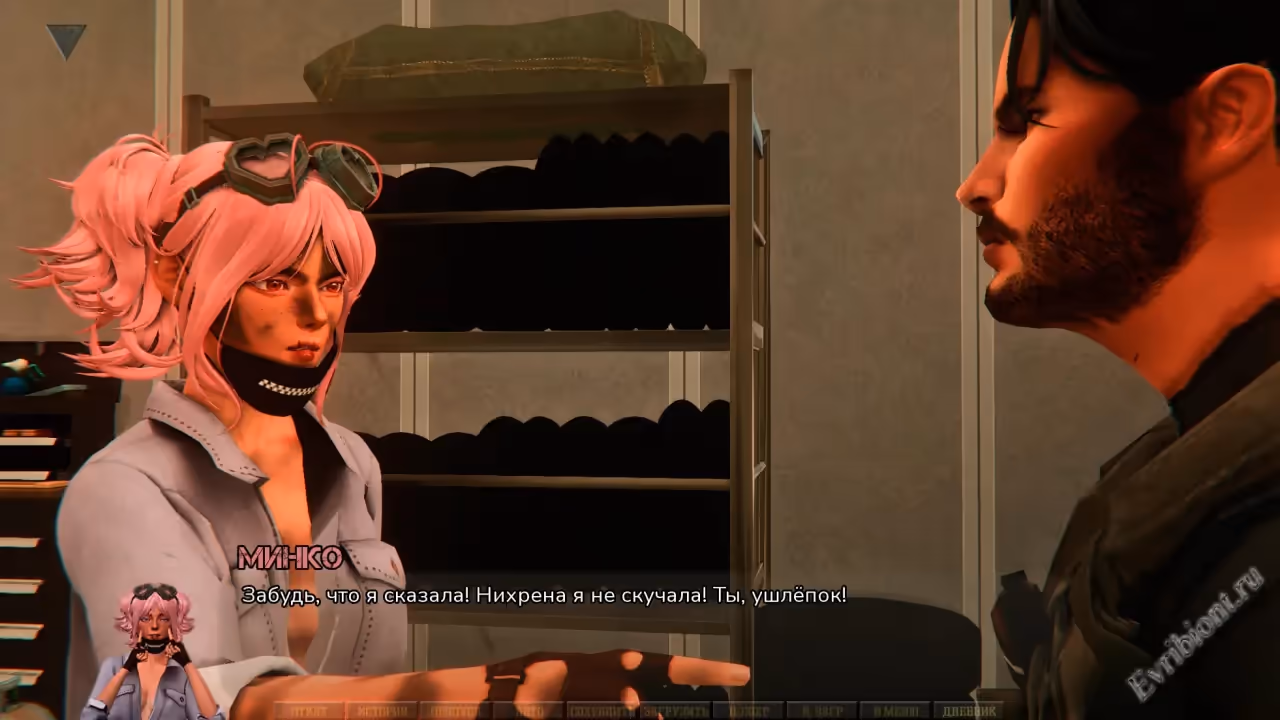Open the ИСТОРИЯ dialogue history
The image size is (1280, 720).
(380, 711)
